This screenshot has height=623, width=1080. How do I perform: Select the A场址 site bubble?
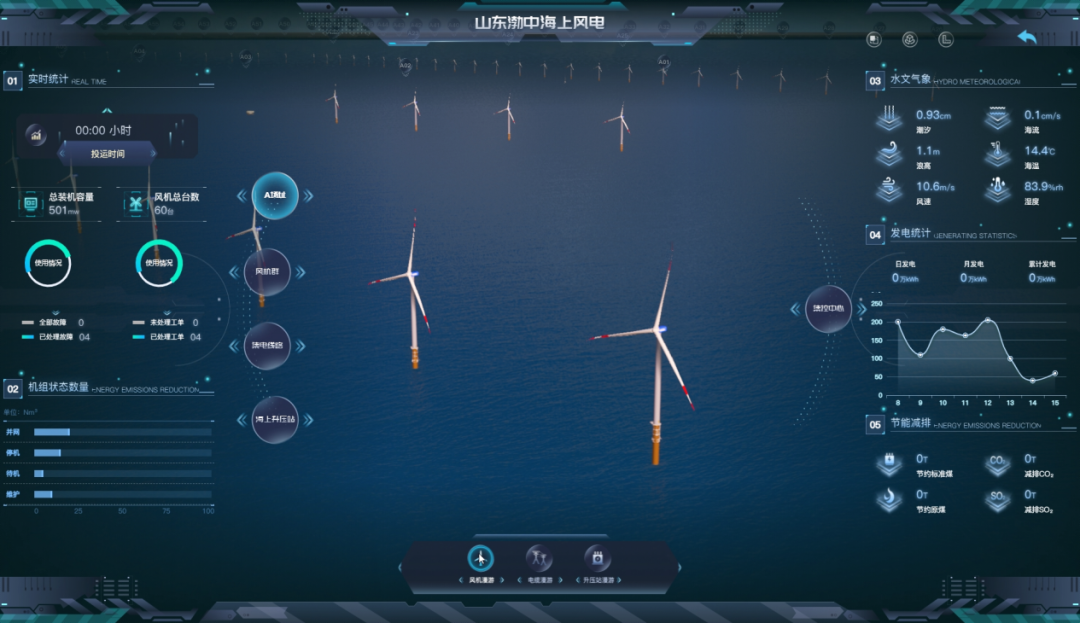275,197
